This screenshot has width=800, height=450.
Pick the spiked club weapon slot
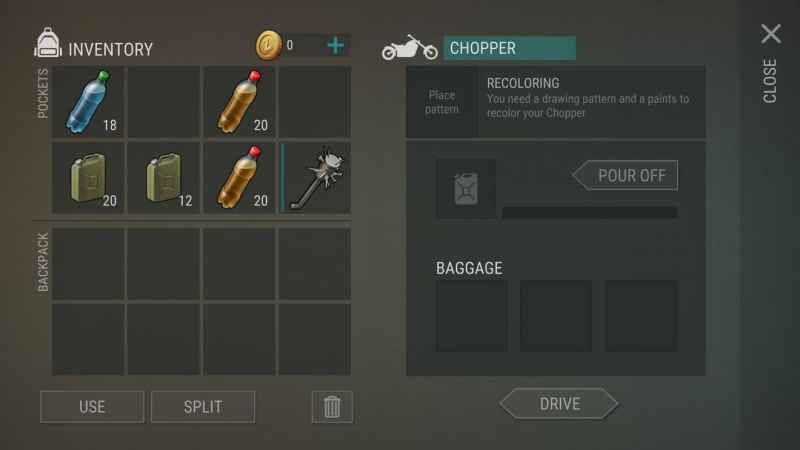pos(315,178)
